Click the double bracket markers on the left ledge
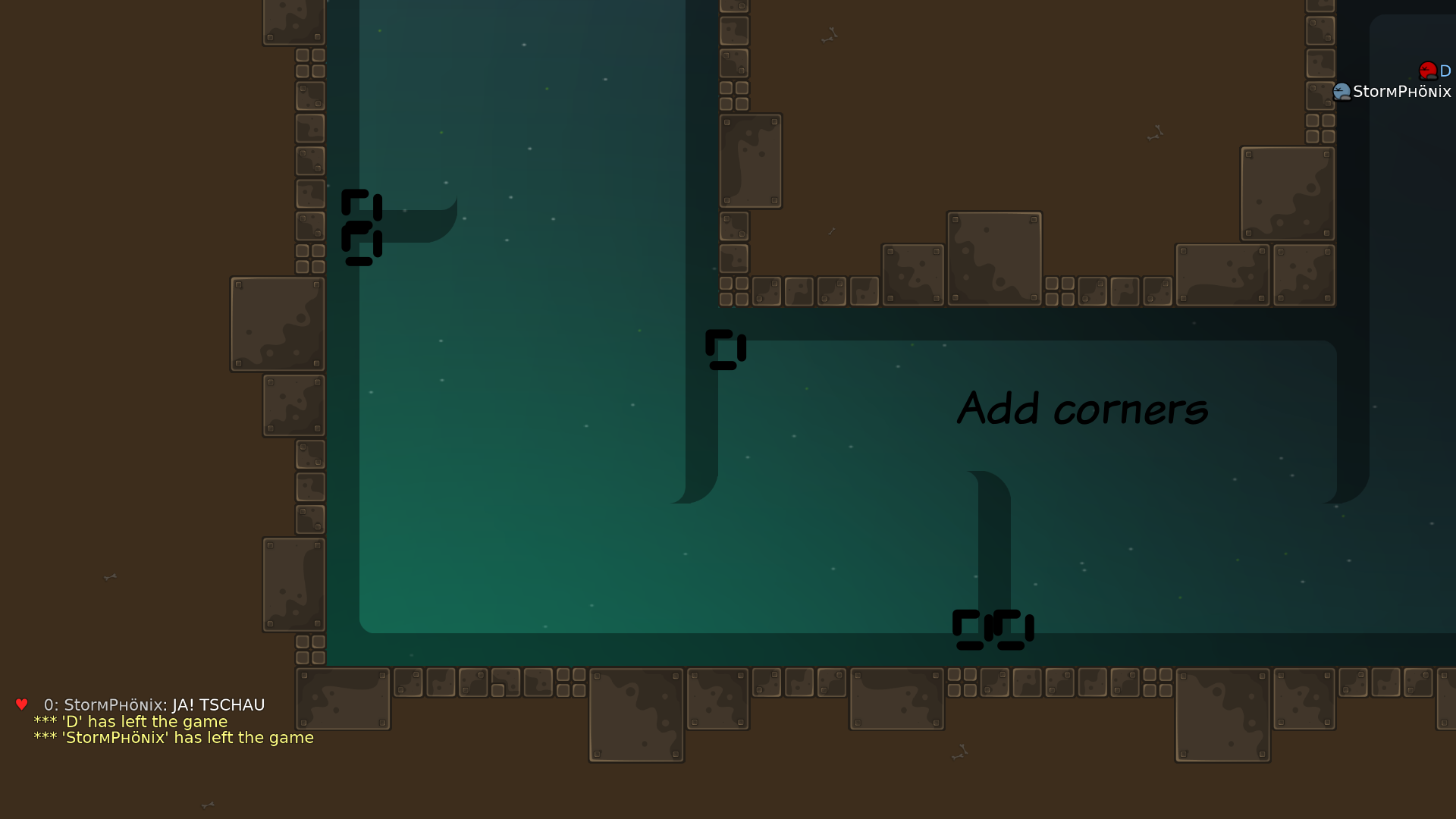This screenshot has width=1456, height=819. pyautogui.click(x=360, y=227)
